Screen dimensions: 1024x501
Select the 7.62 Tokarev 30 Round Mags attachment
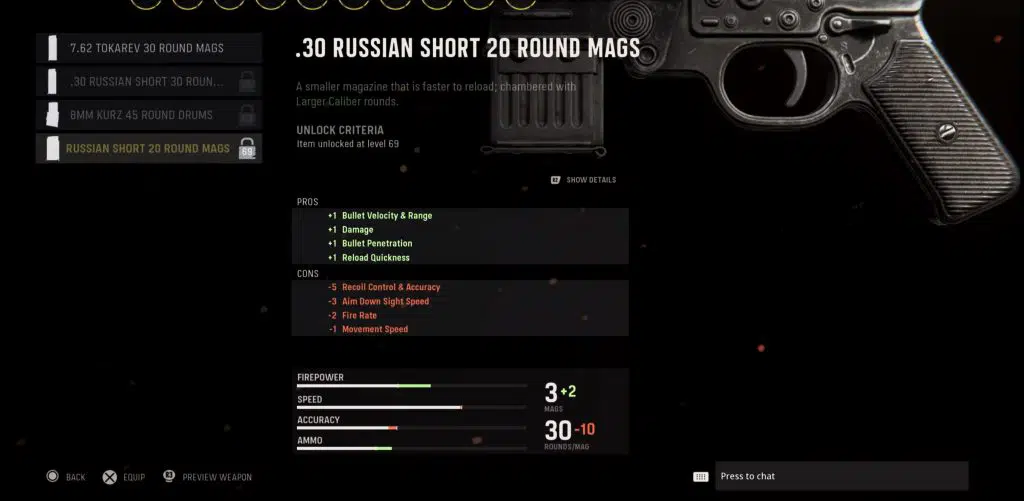(148, 48)
